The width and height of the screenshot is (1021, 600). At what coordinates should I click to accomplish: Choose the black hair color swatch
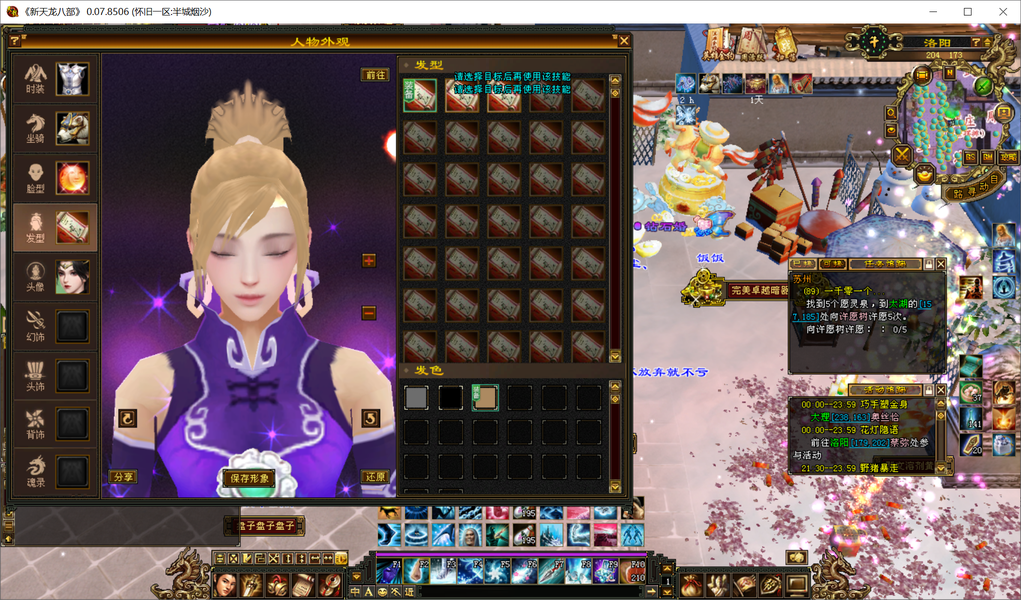[450, 398]
